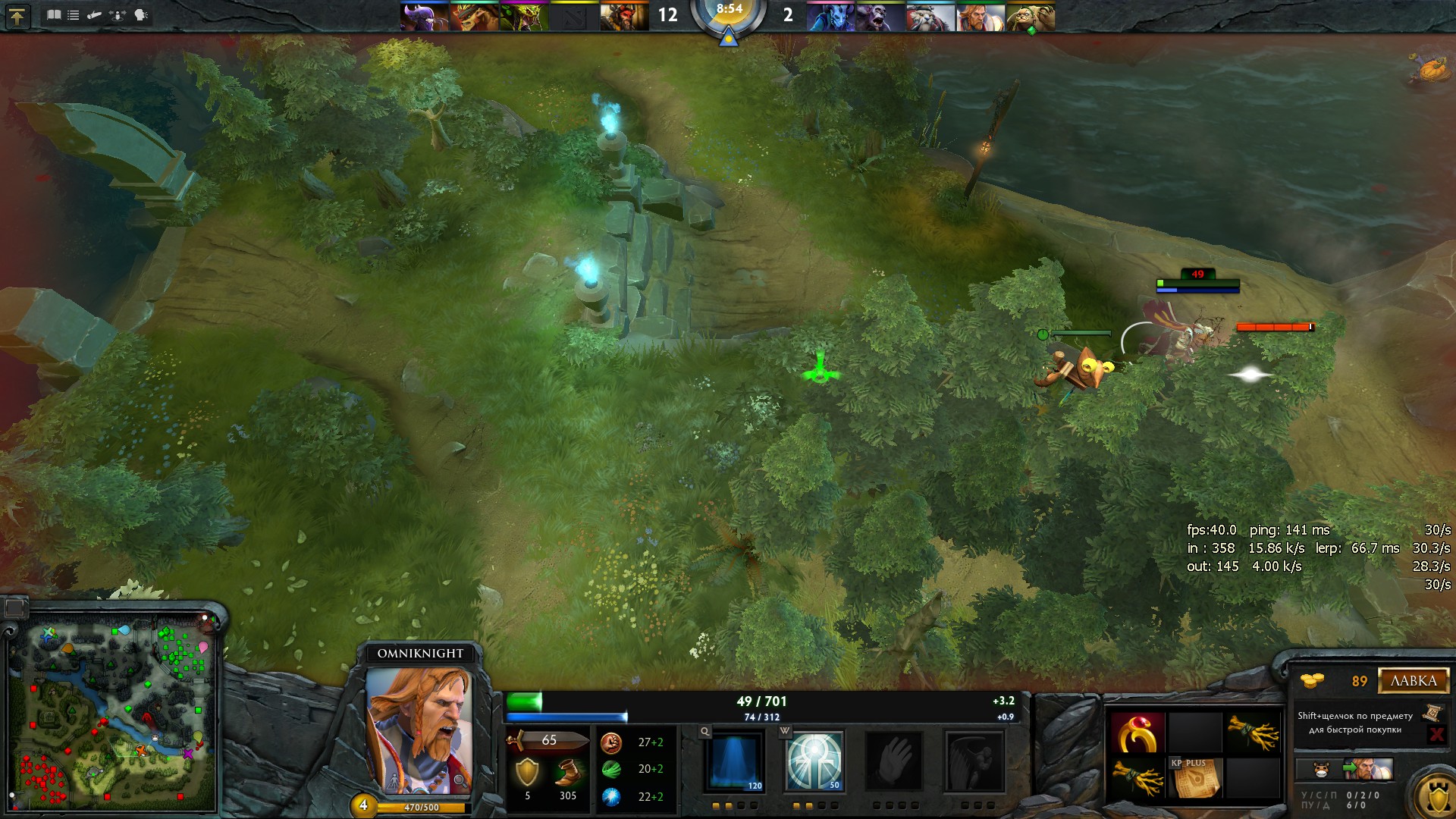1456x819 pixels.
Task: Activate the glyph shield button
Action: [1436, 798]
